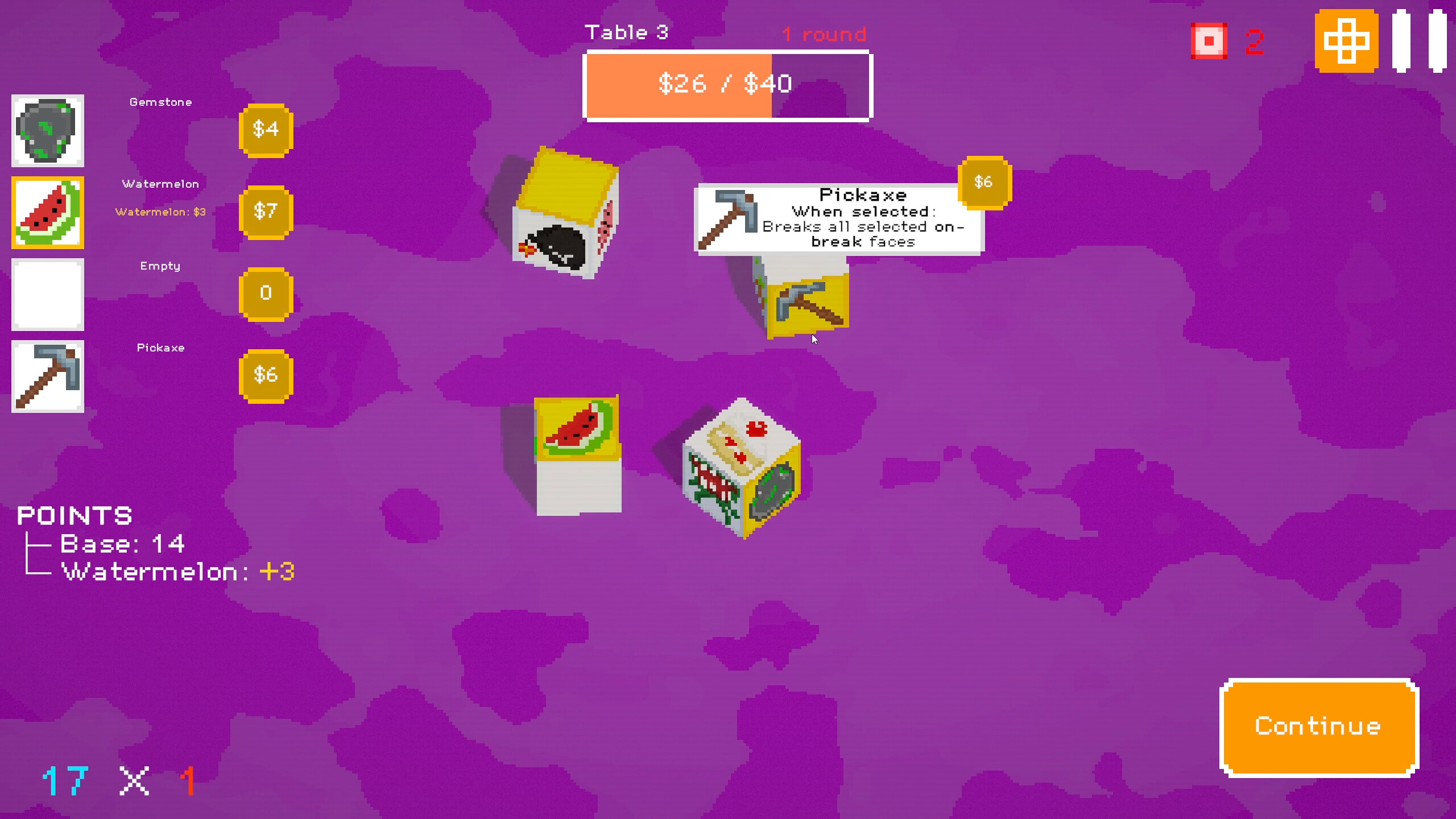Pause the game using the pause bars icon

tap(1420, 40)
